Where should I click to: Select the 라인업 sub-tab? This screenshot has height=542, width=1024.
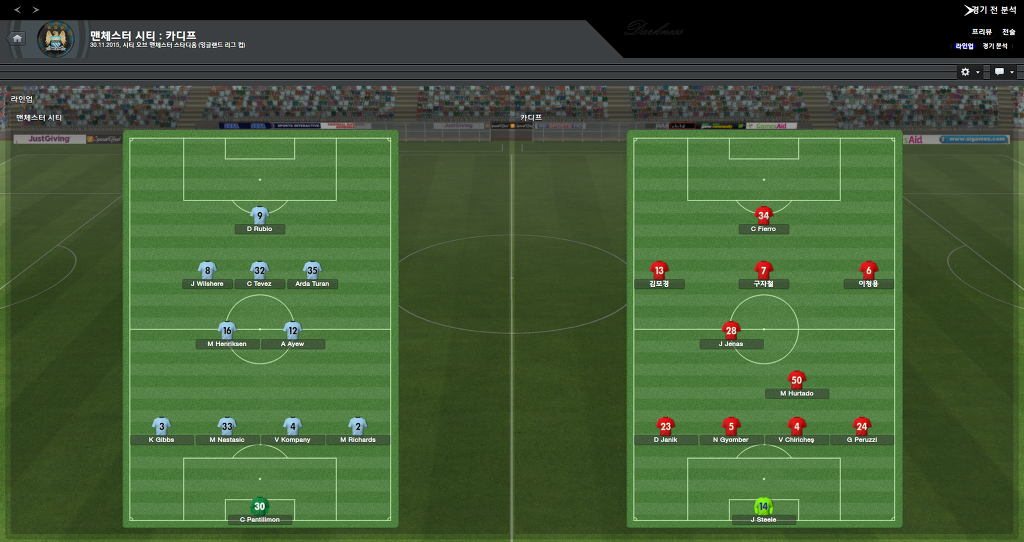964,46
